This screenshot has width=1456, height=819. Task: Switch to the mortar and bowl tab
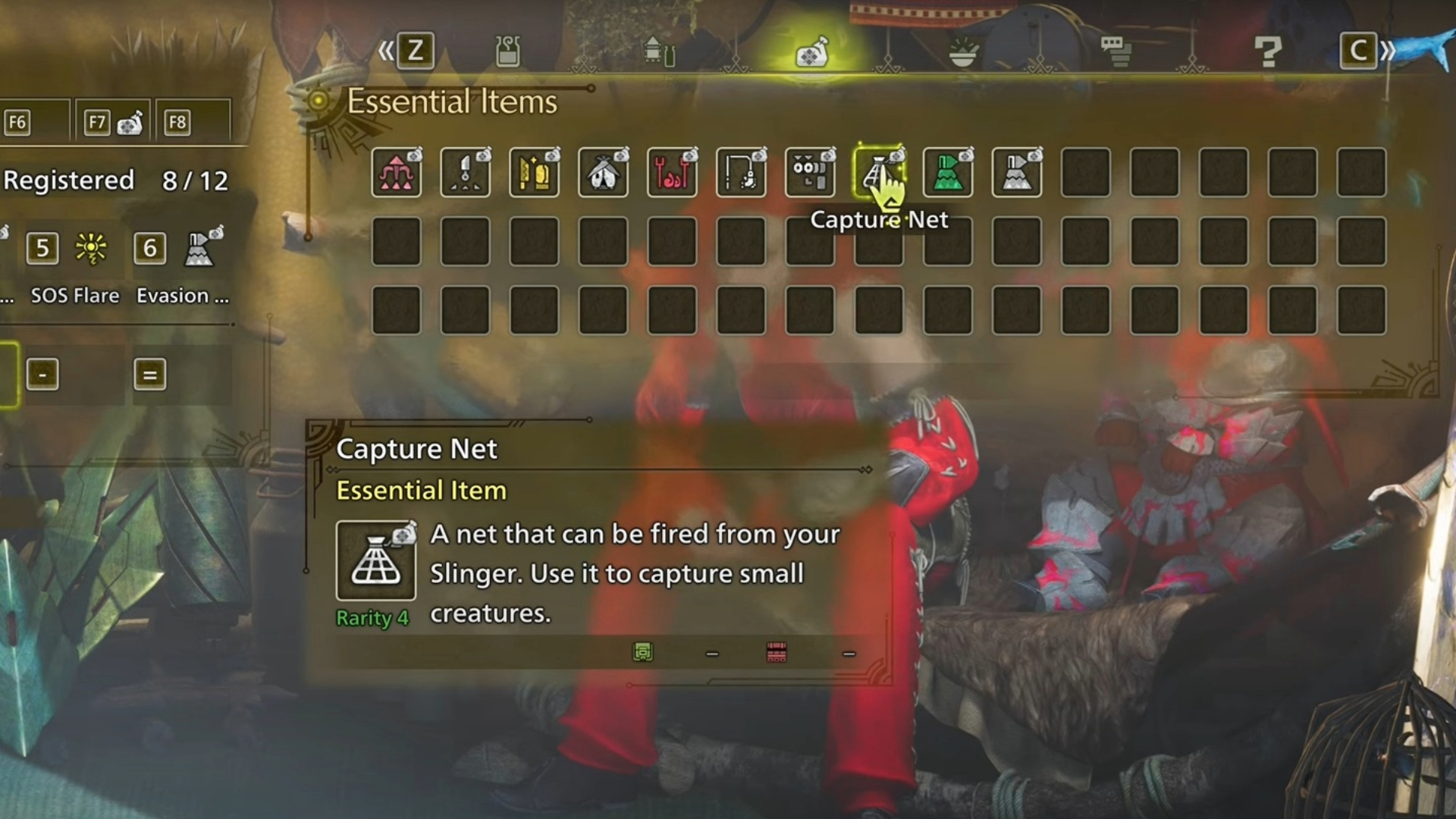click(x=963, y=52)
